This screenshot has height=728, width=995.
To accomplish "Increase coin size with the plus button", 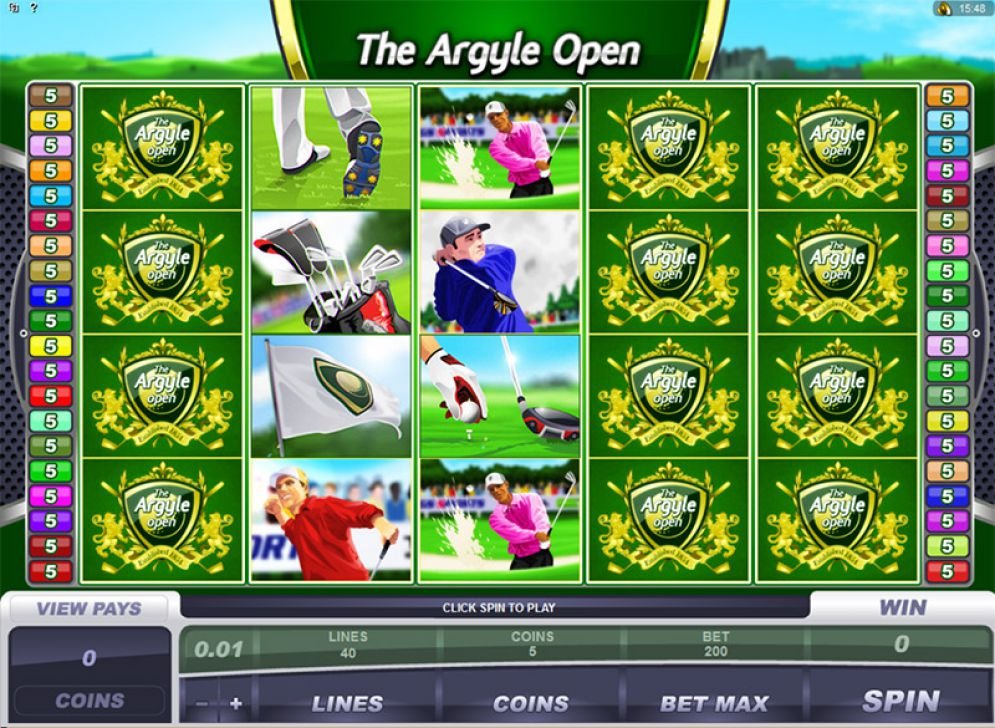I will [236, 703].
